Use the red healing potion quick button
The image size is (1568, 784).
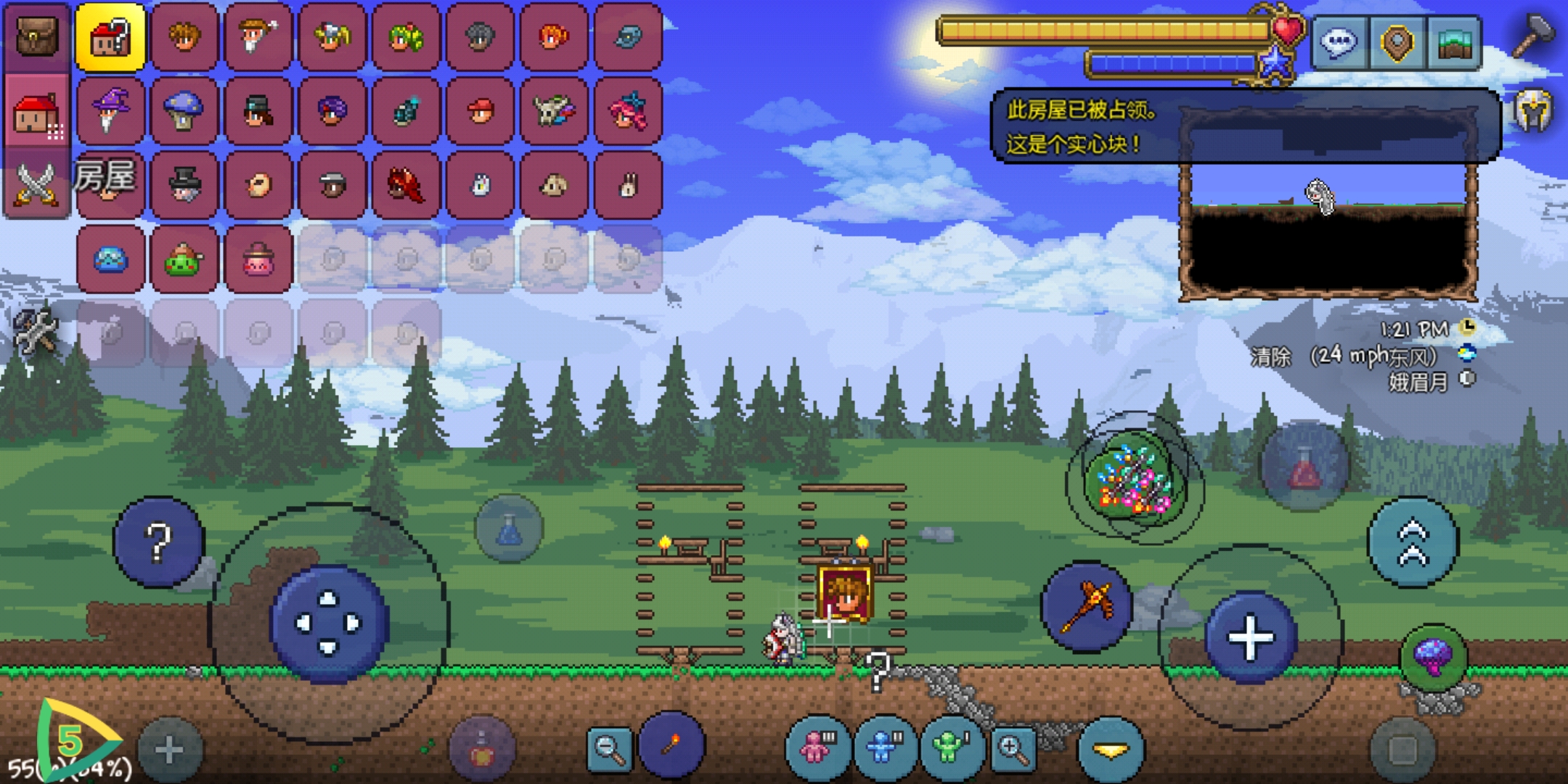[x=1304, y=466]
